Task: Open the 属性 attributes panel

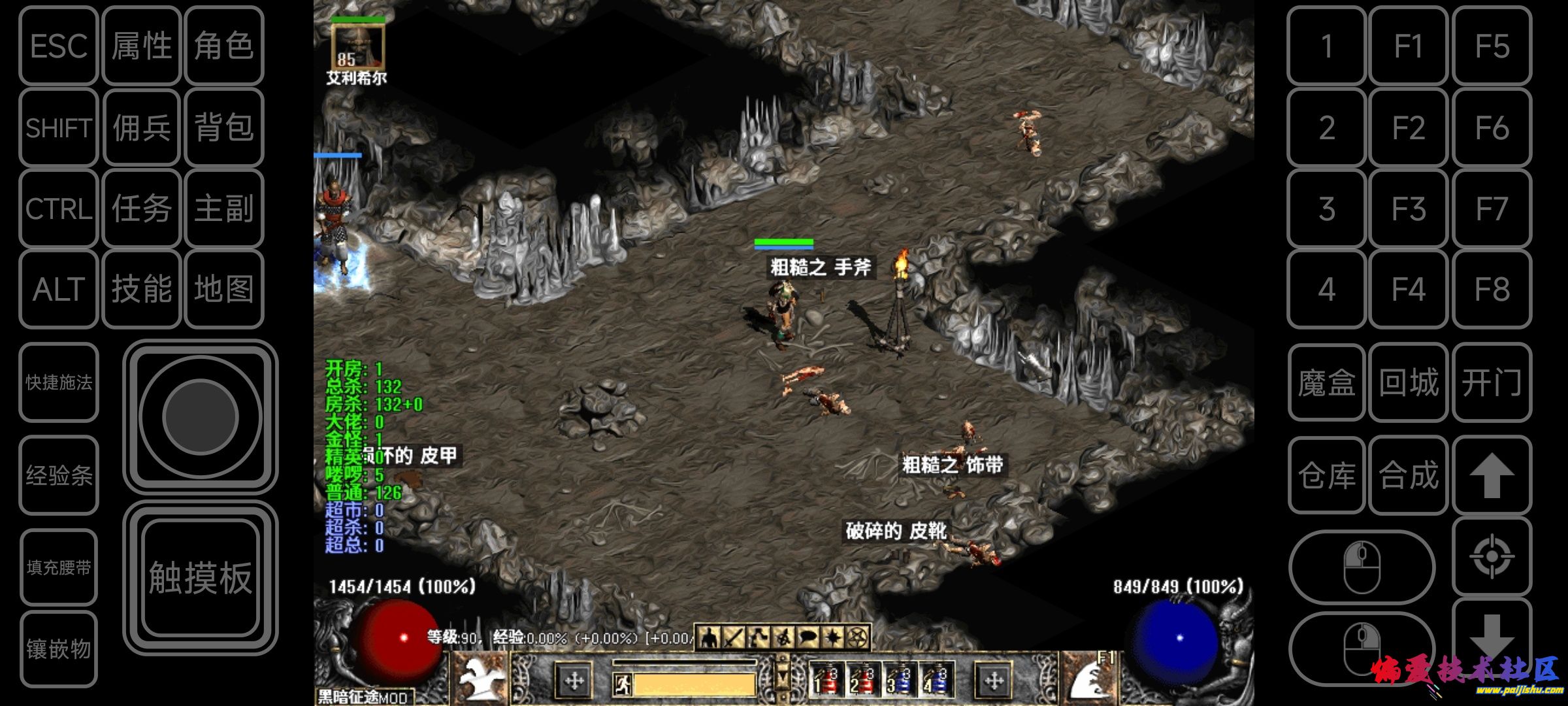Action: coord(141,46)
